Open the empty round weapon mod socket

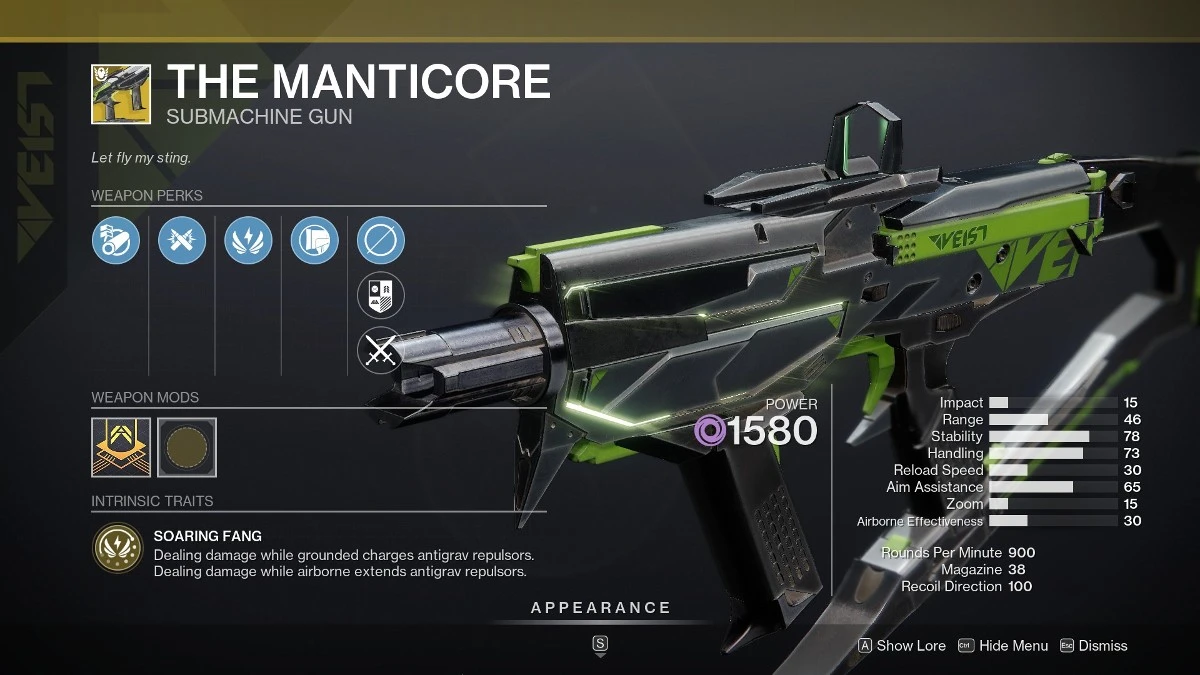click(187, 447)
